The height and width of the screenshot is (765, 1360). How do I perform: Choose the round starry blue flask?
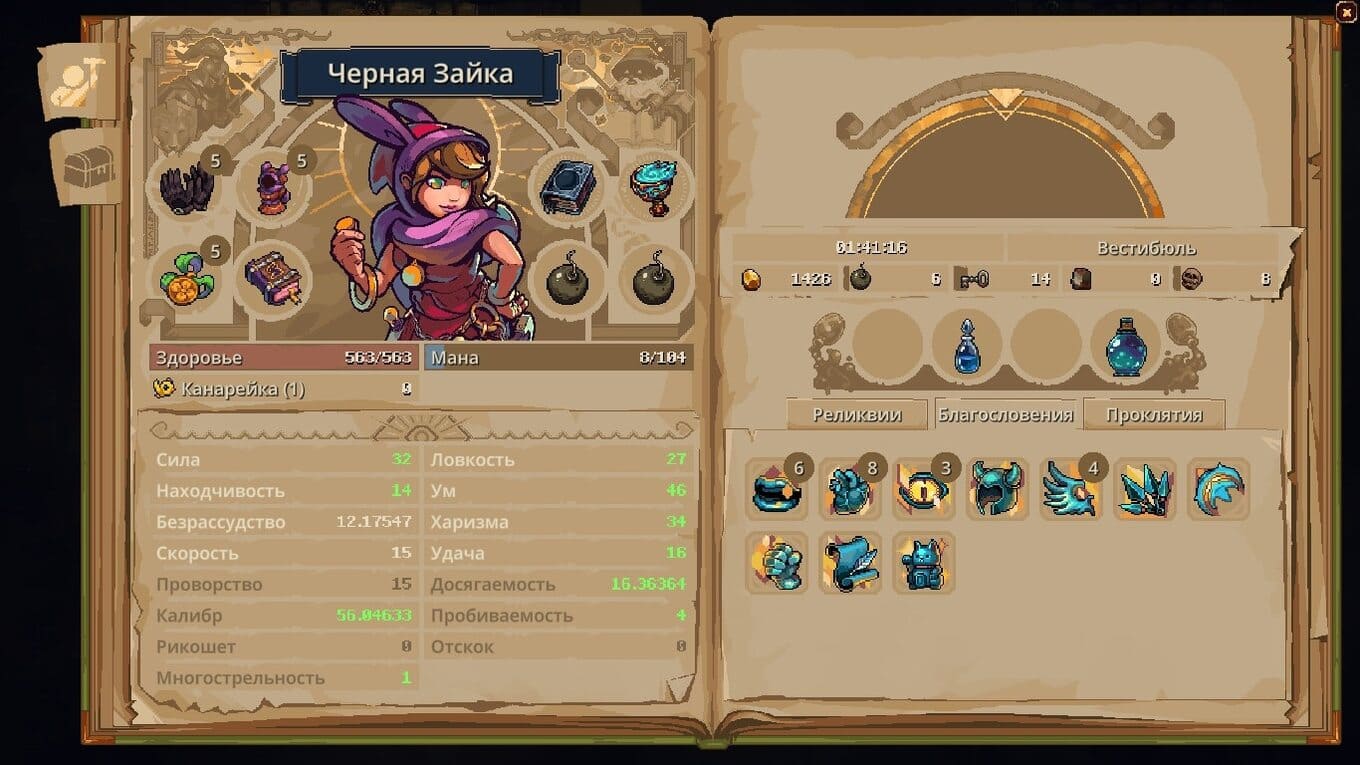1126,347
